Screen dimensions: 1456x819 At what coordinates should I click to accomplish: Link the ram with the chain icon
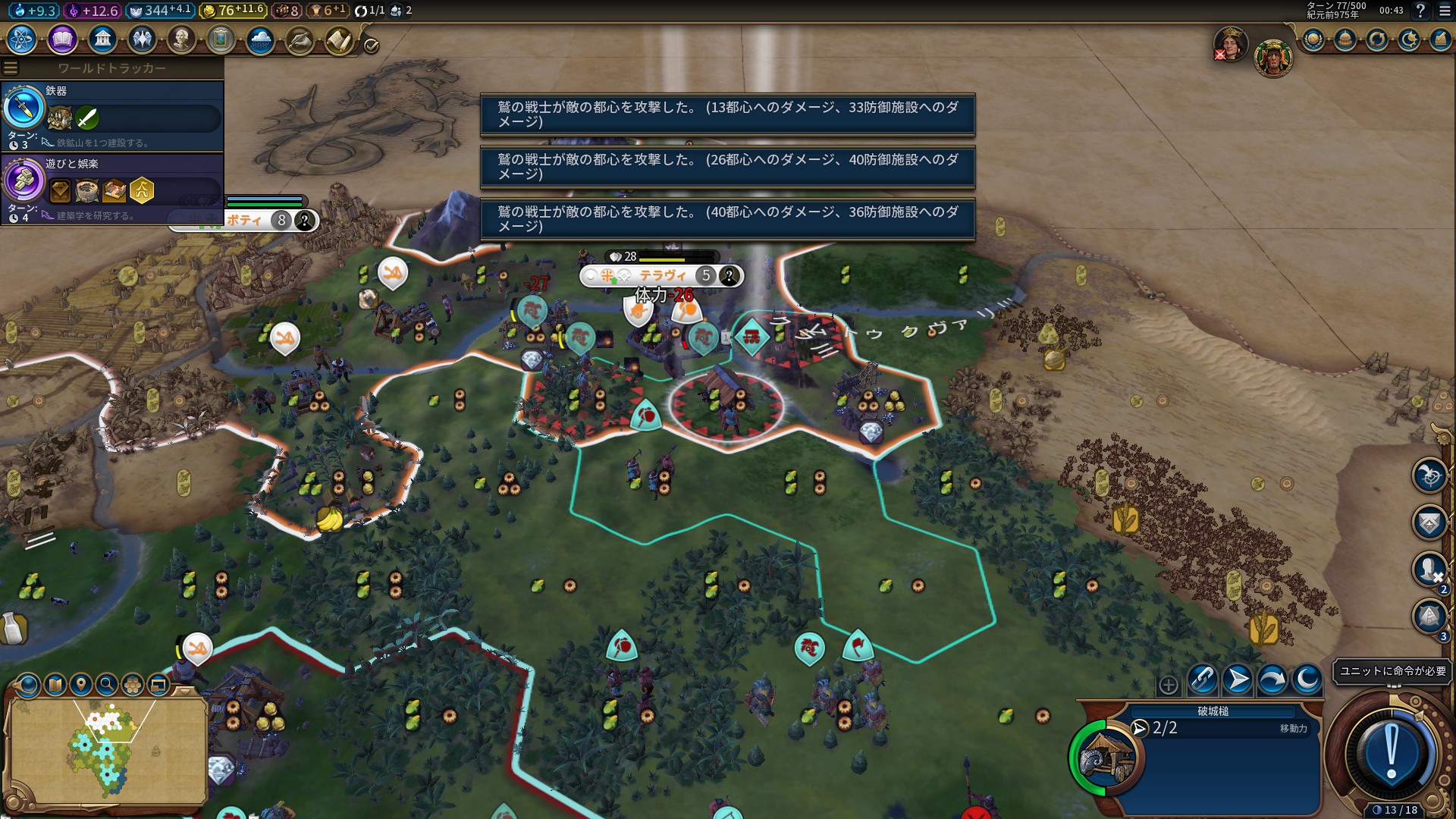1203,679
